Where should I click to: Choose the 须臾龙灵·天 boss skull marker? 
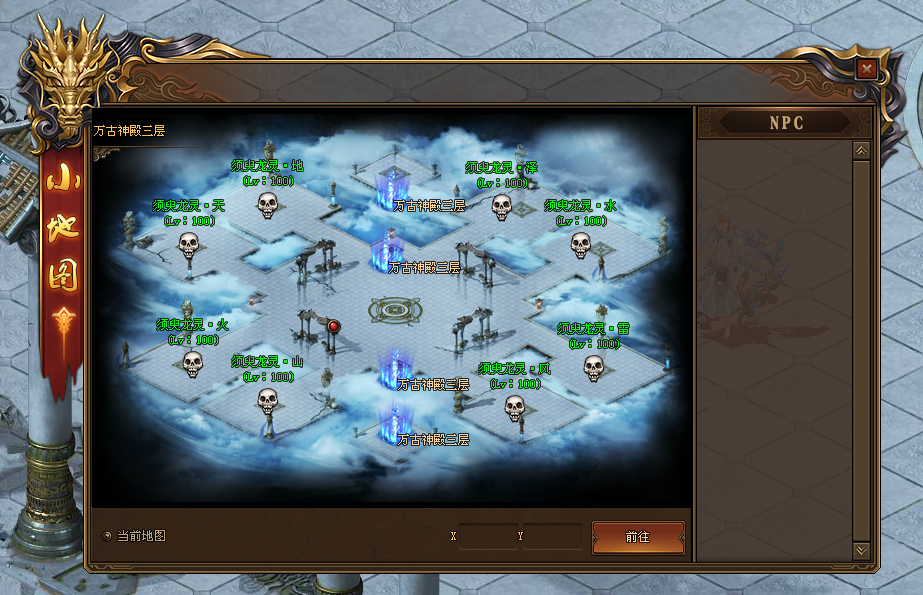pyautogui.click(x=189, y=244)
